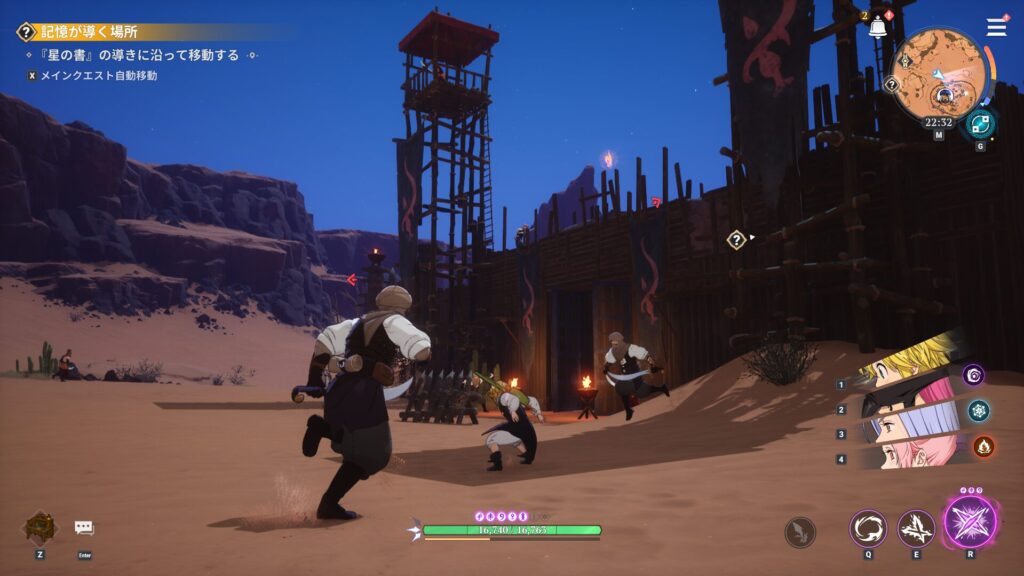The height and width of the screenshot is (576, 1024).
Task: Click the question mark quest marker on minimap edge
Action: click(891, 85)
